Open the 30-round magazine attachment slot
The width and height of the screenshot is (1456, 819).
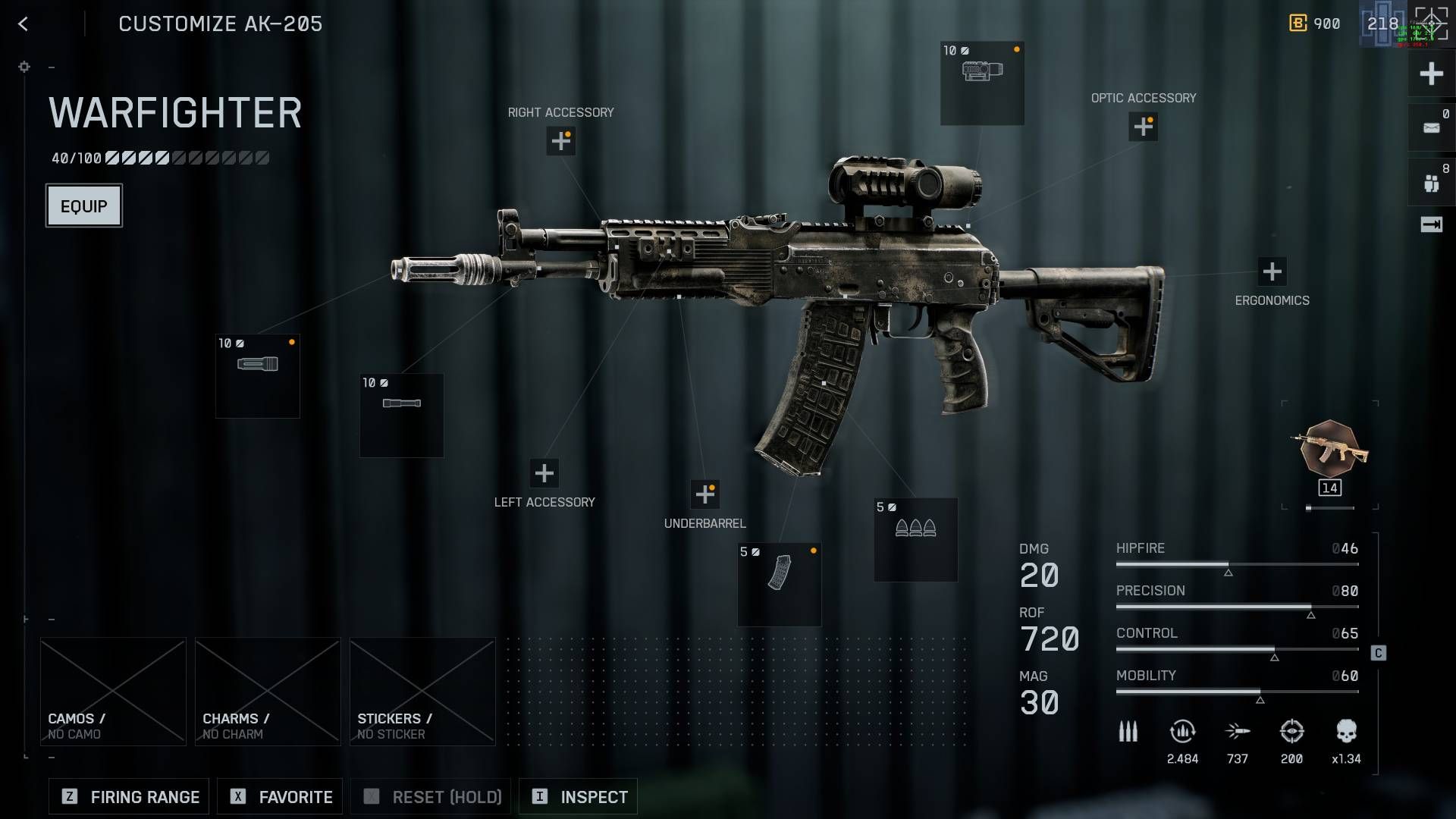[x=778, y=584]
